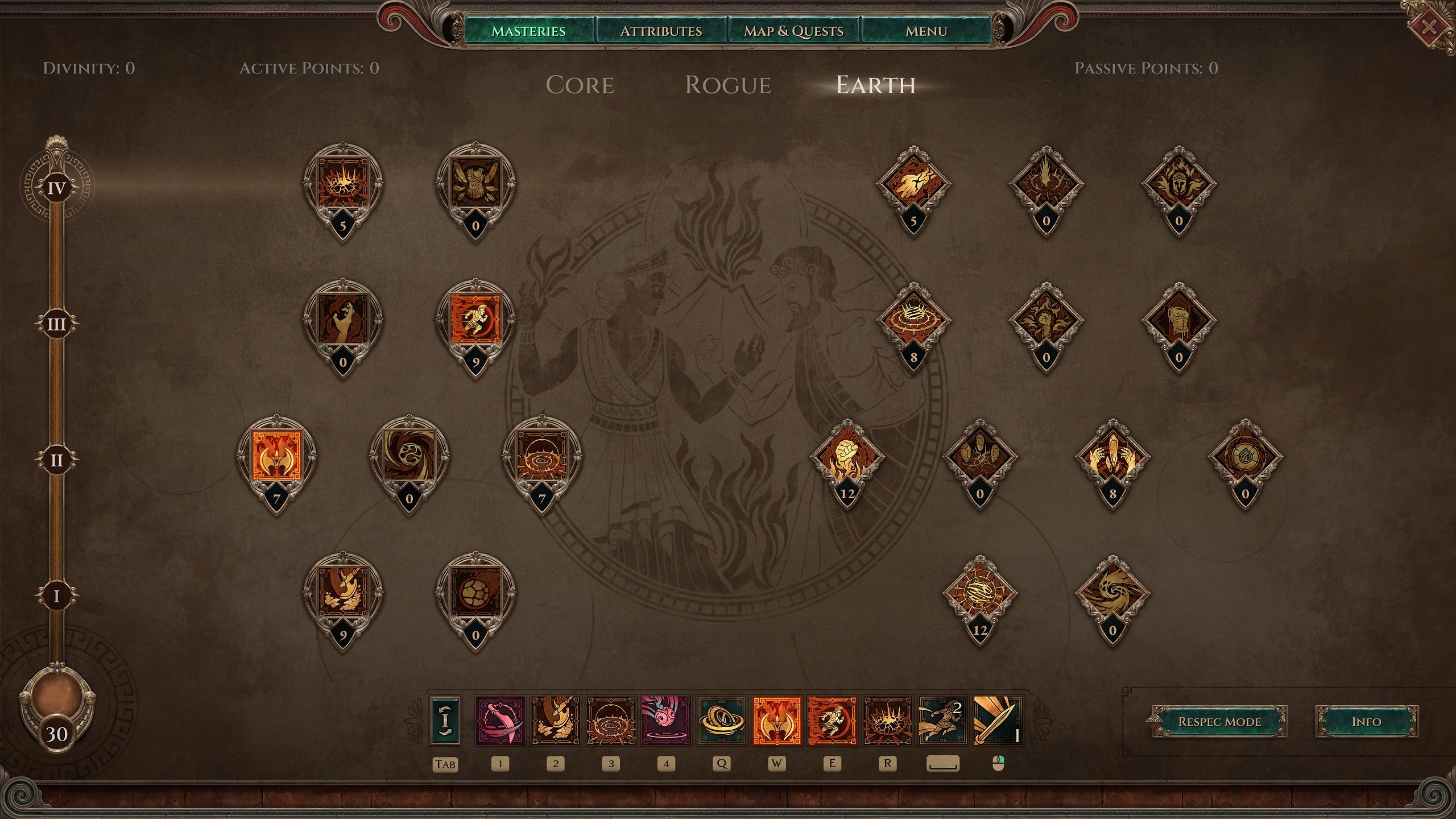
Task: Open the Info panel
Action: pyautogui.click(x=1366, y=722)
